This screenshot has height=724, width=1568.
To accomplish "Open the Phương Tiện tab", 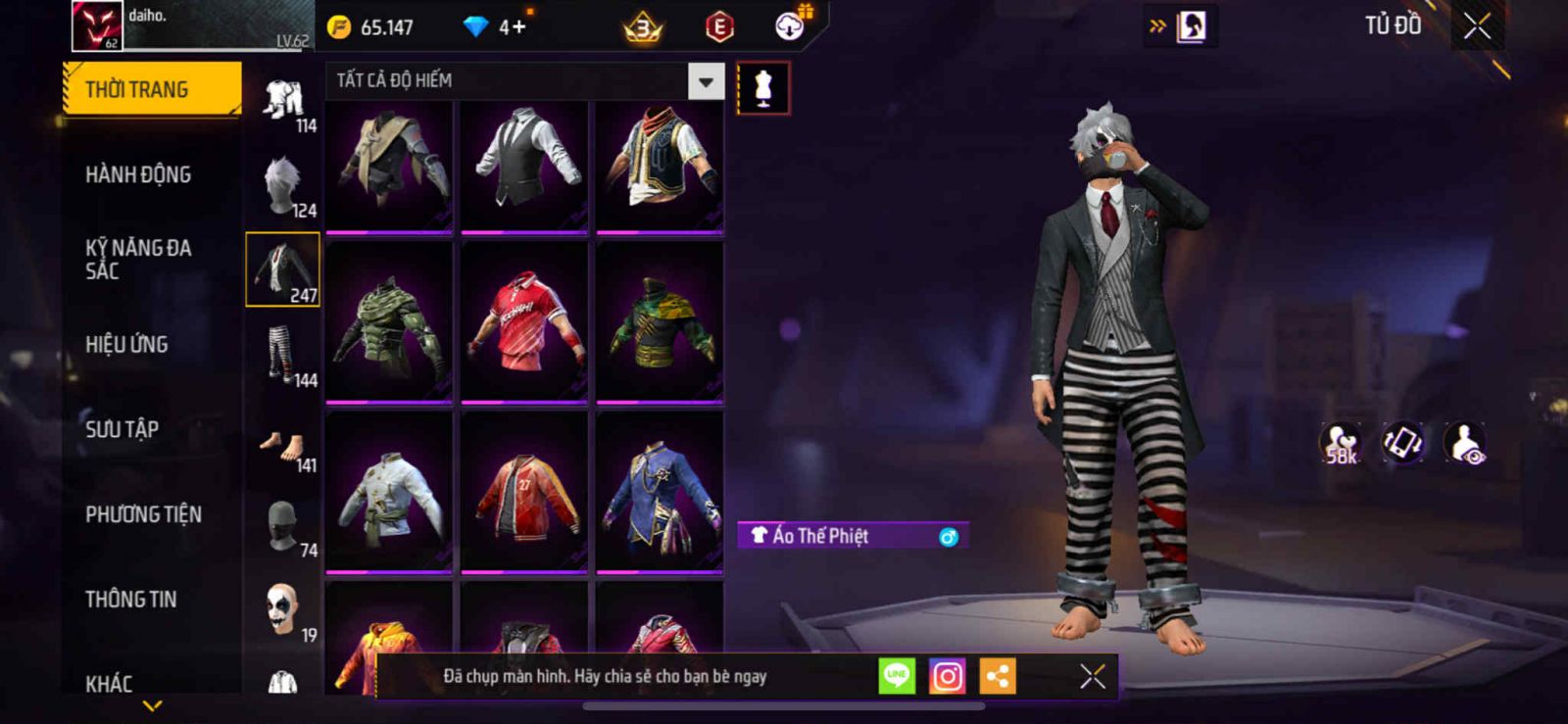I will click(x=143, y=514).
